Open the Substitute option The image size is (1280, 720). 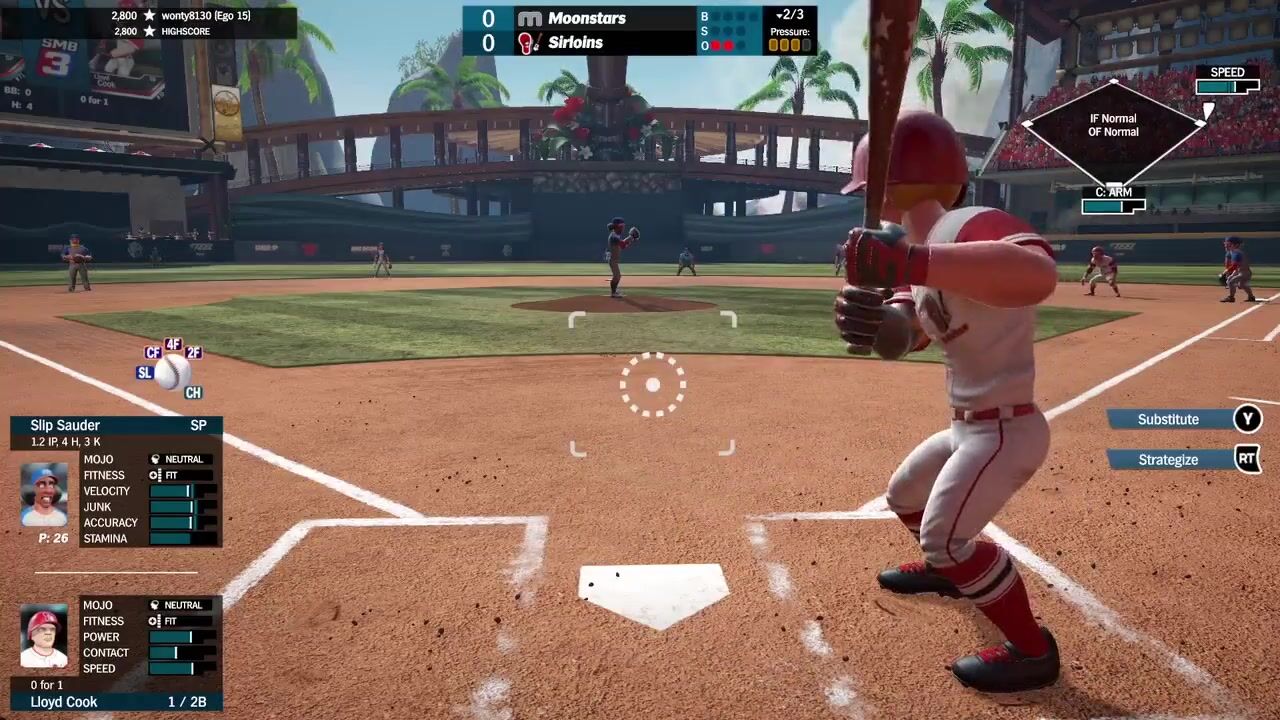1168,419
